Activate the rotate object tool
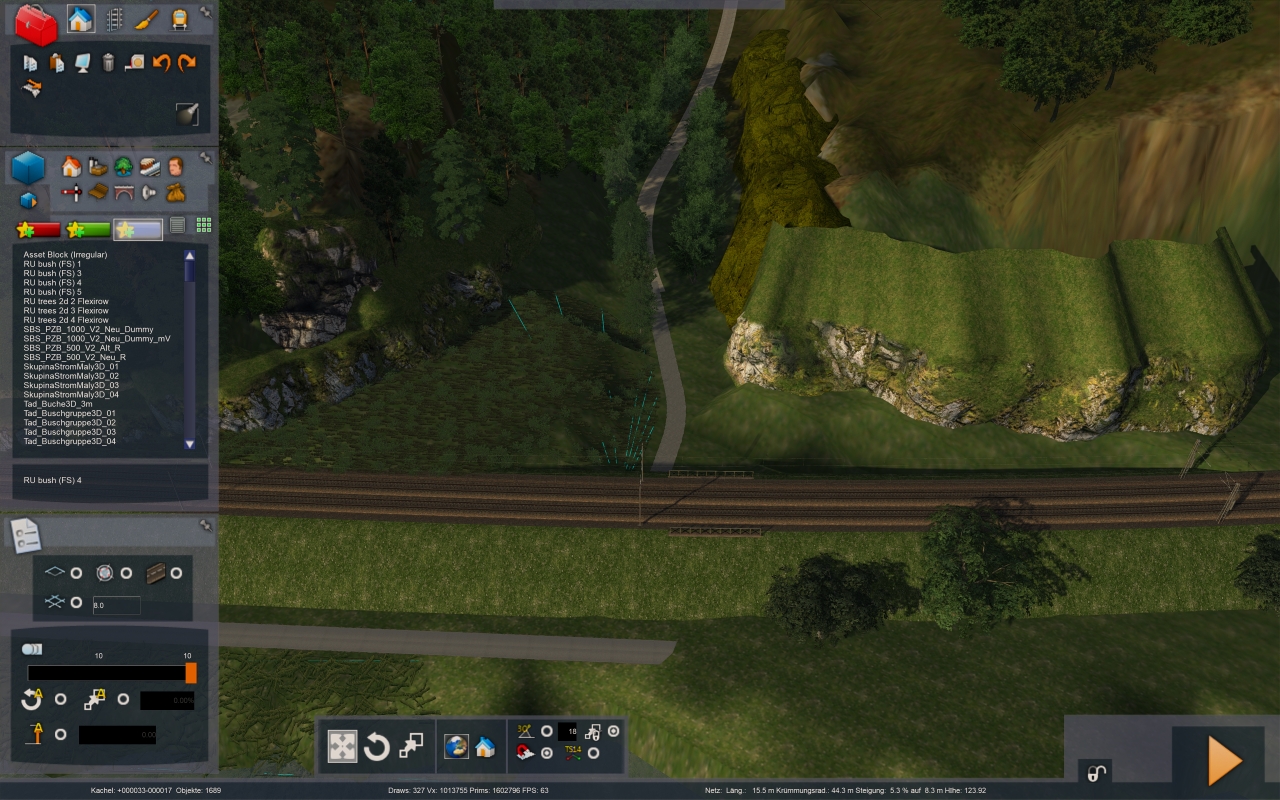 (376, 746)
